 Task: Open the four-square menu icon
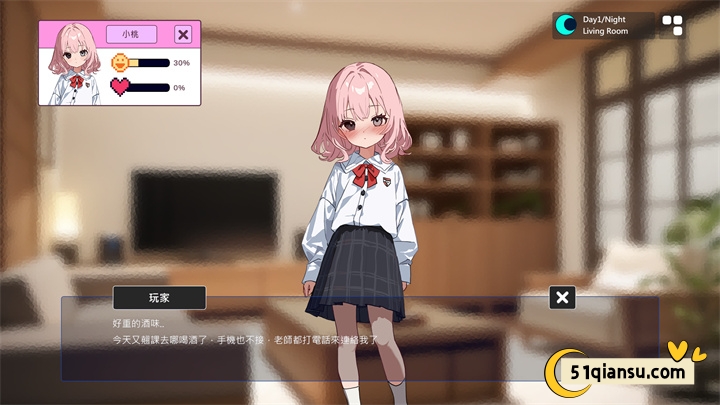(673, 25)
